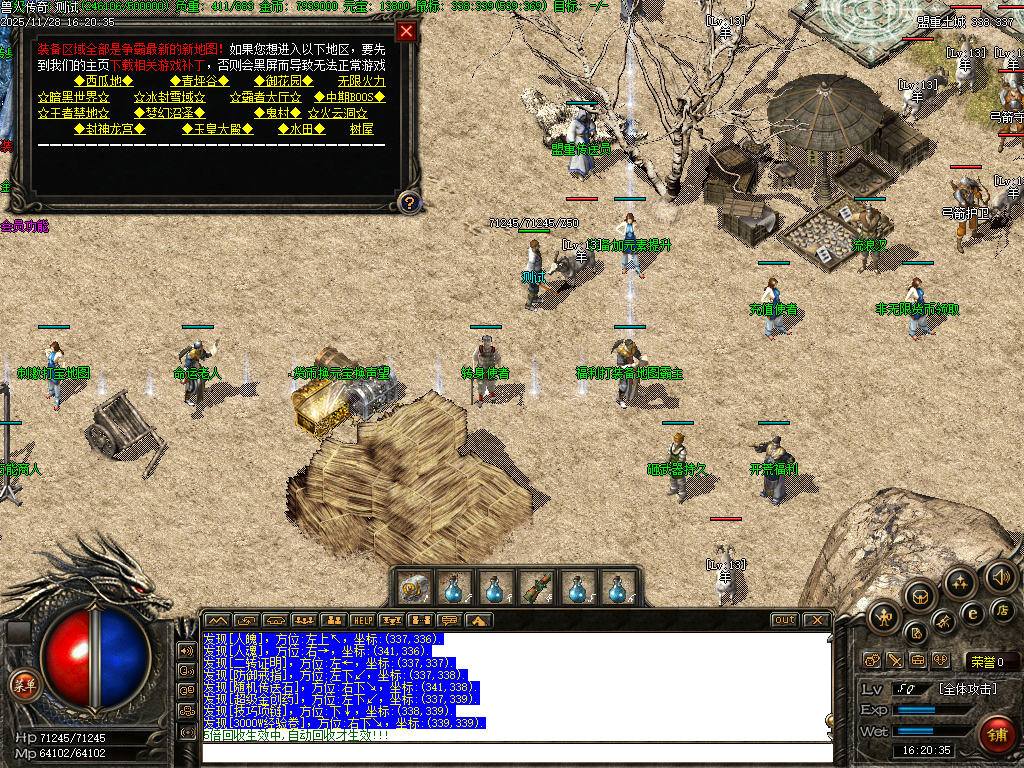This screenshot has height=768, width=1024.
Task: Open the bag chest round button
Action: (919, 597)
